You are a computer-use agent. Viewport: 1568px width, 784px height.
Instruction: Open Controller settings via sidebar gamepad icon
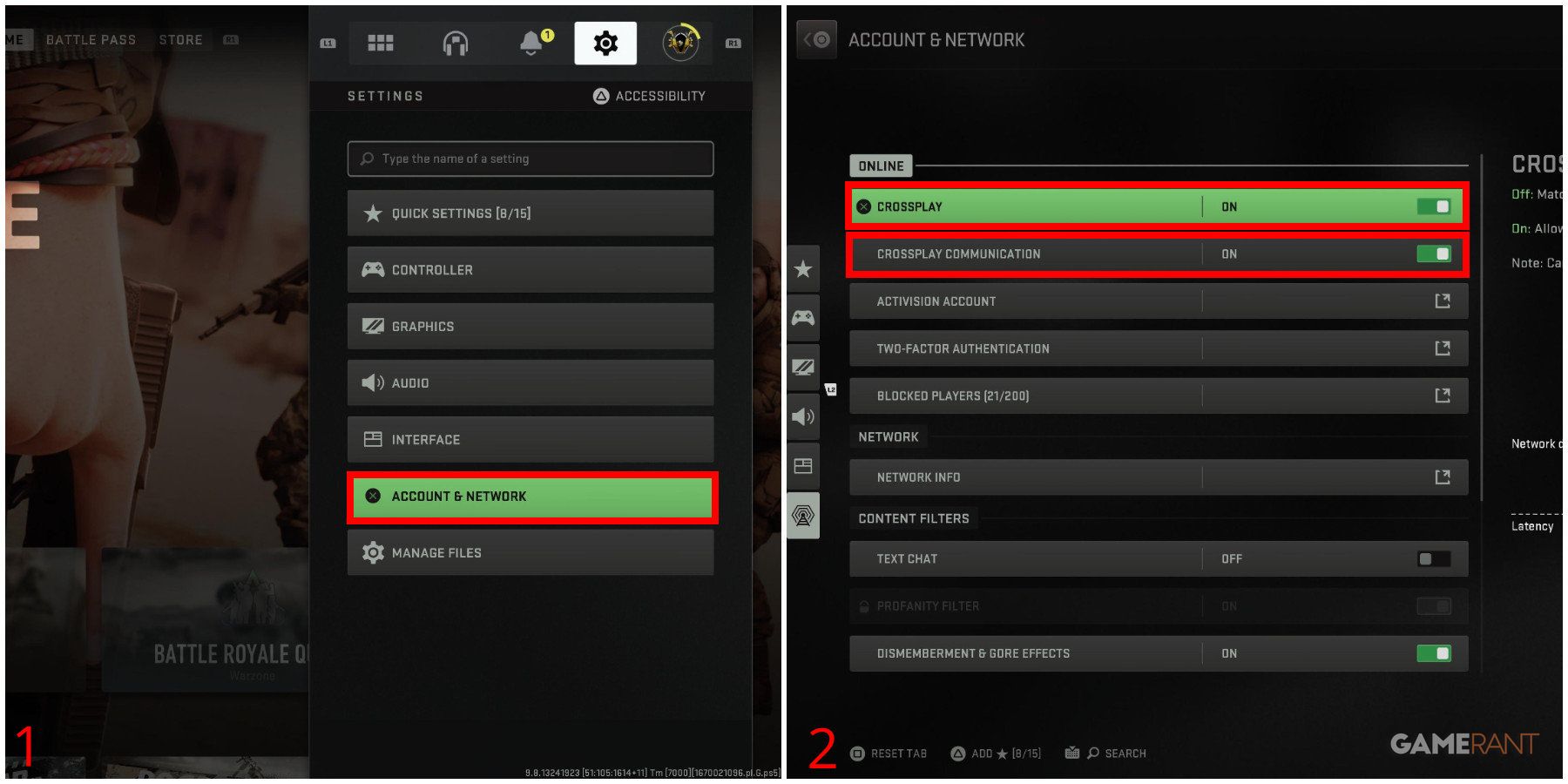pos(802,317)
